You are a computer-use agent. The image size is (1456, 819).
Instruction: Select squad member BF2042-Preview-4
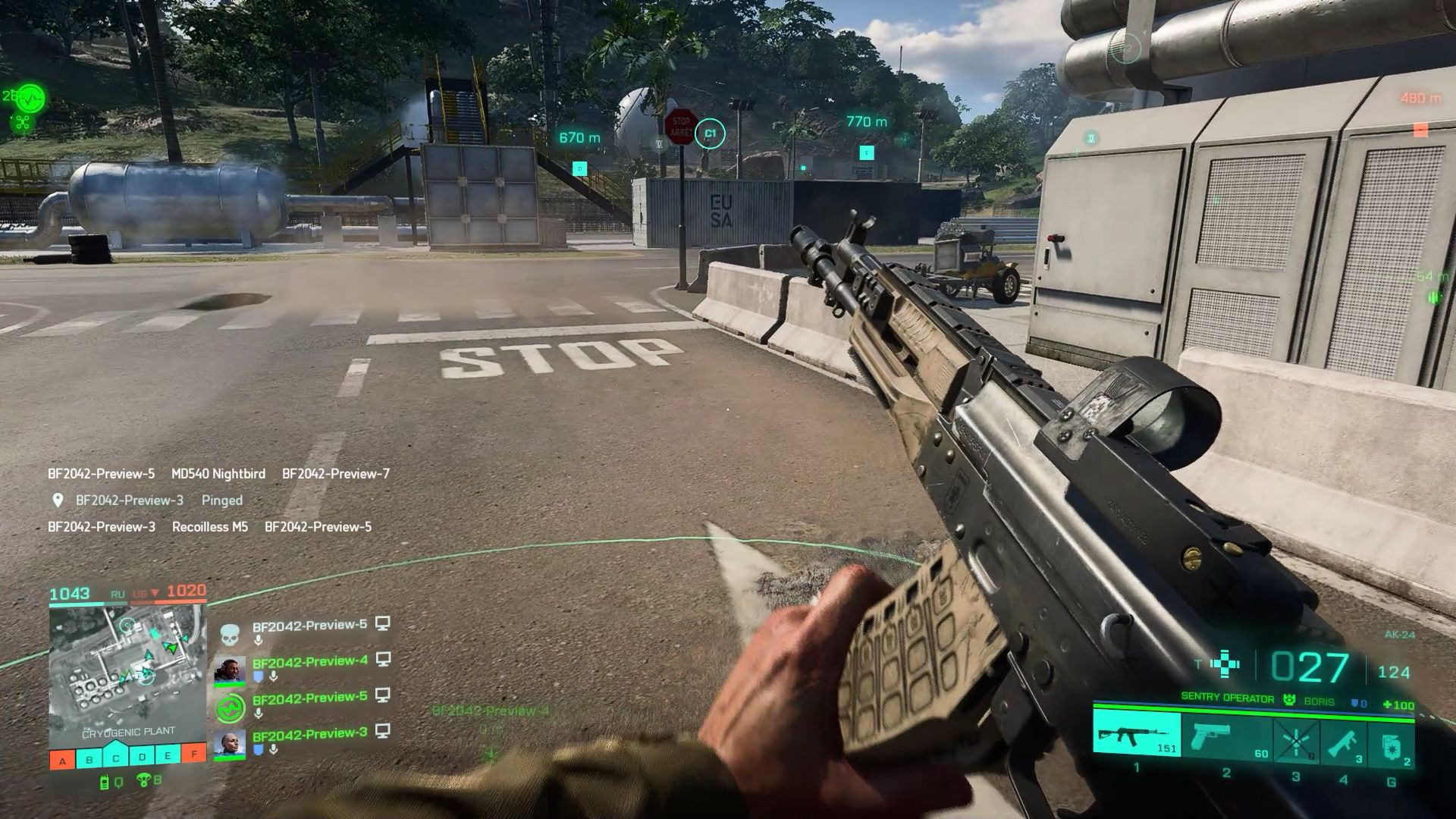309,661
